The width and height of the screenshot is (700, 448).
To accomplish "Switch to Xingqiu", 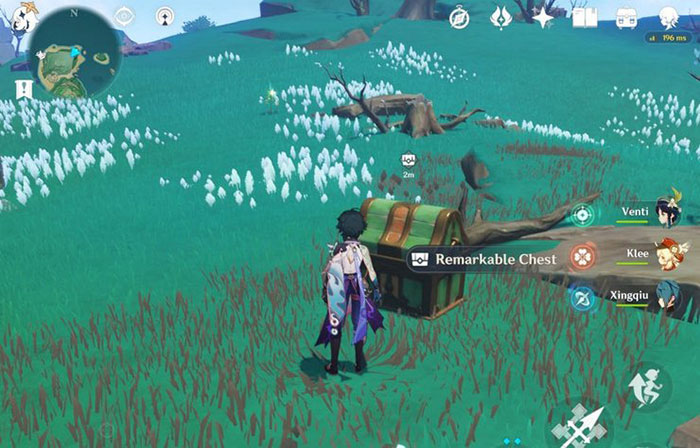I will pyautogui.click(x=667, y=296).
